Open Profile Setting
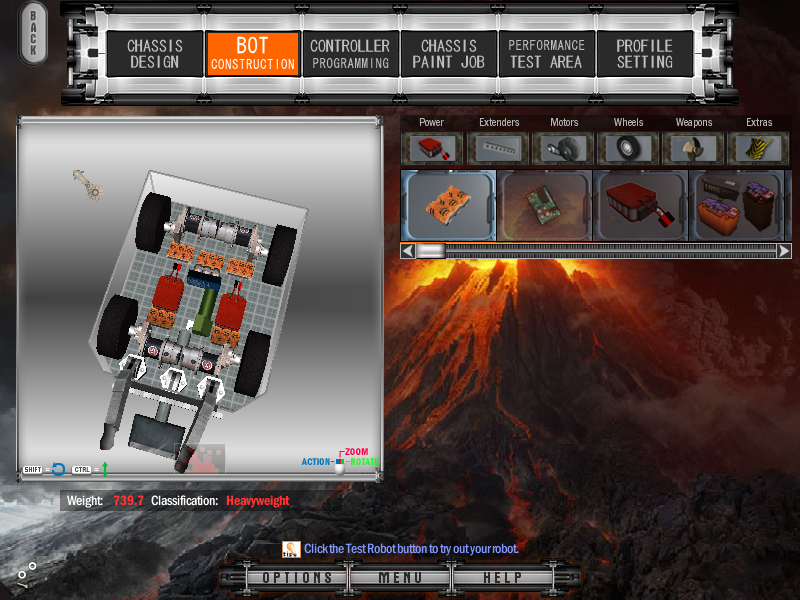 coord(644,54)
